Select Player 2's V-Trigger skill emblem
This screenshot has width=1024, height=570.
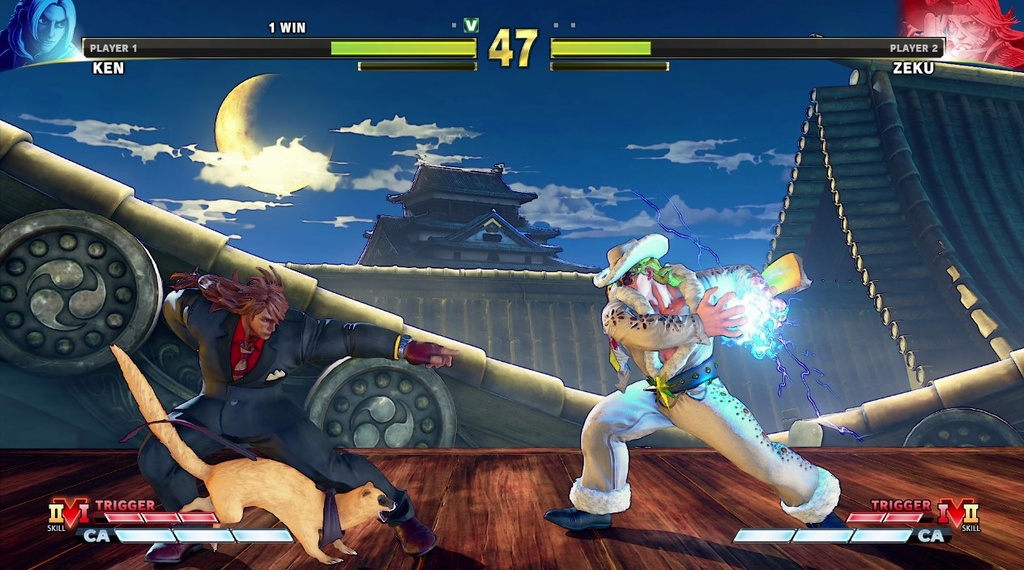coord(954,515)
